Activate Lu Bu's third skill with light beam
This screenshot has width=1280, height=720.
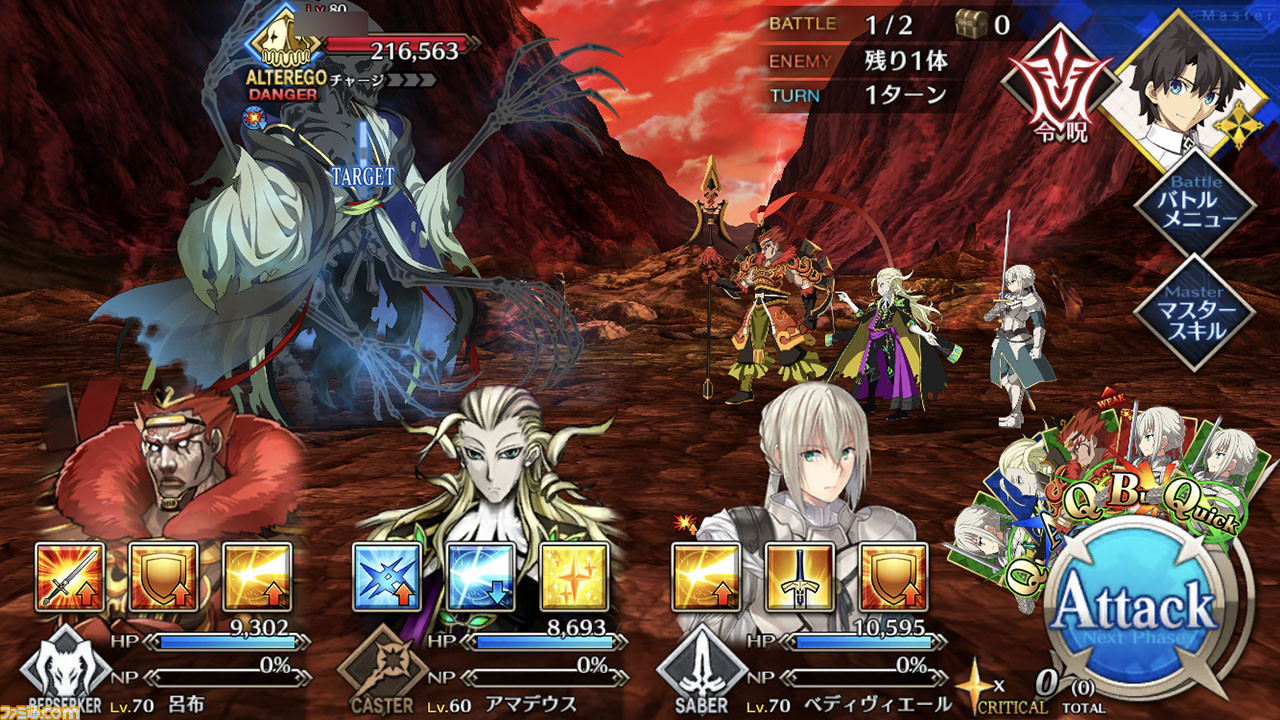257,577
